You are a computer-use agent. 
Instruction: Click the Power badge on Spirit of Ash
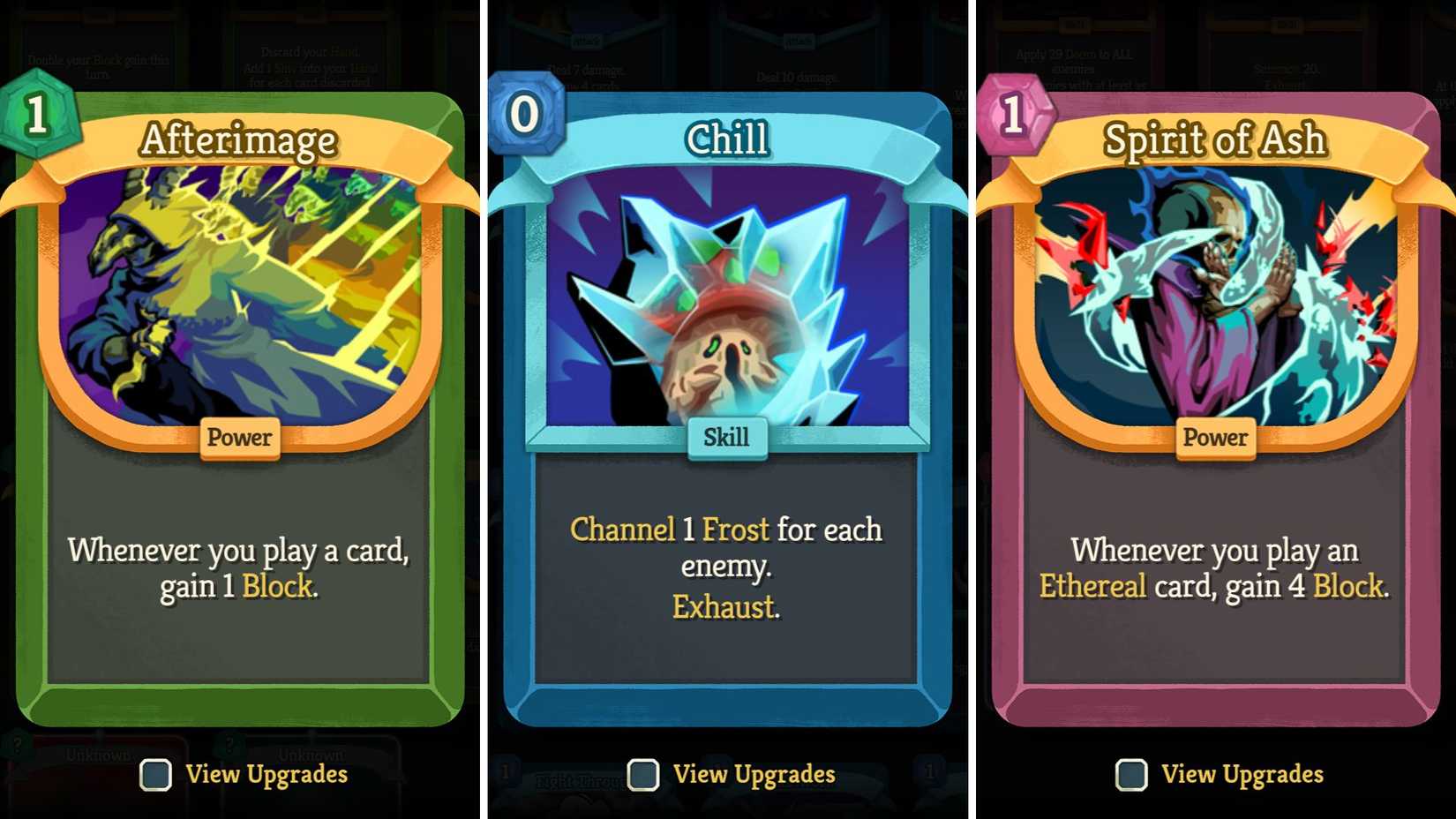[x=1214, y=438]
